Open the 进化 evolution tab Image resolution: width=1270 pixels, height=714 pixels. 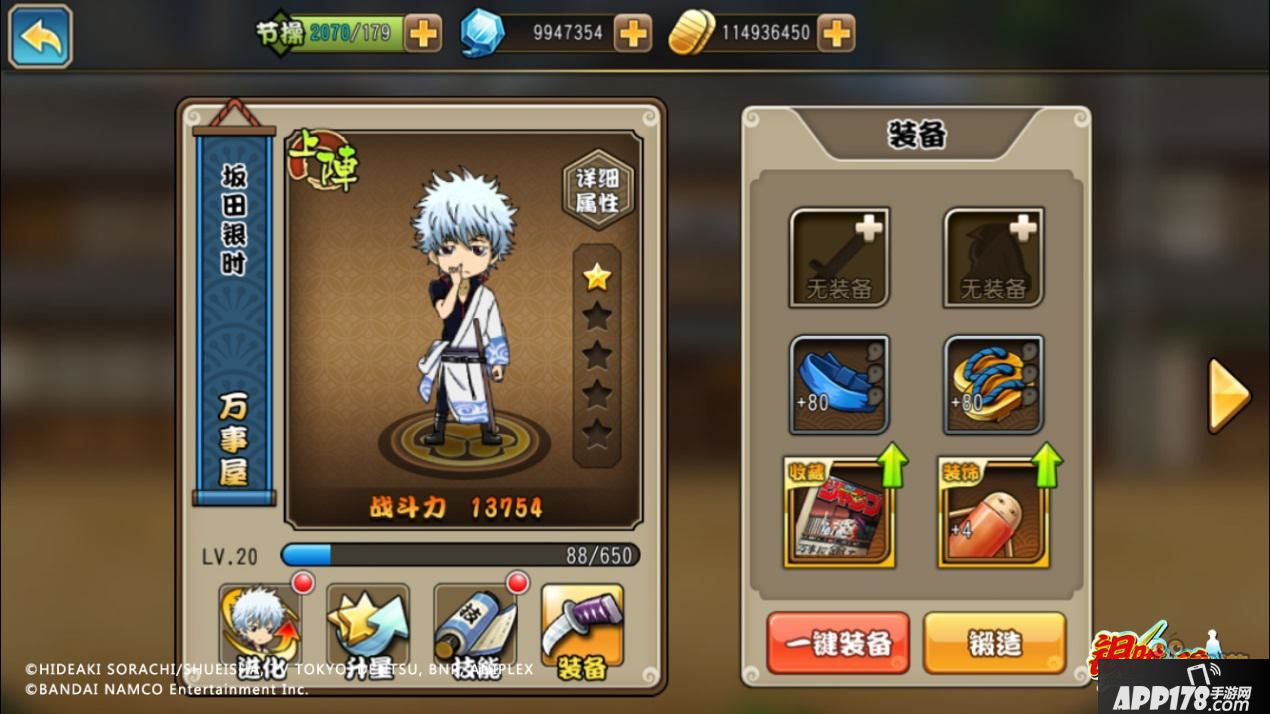tap(260, 629)
